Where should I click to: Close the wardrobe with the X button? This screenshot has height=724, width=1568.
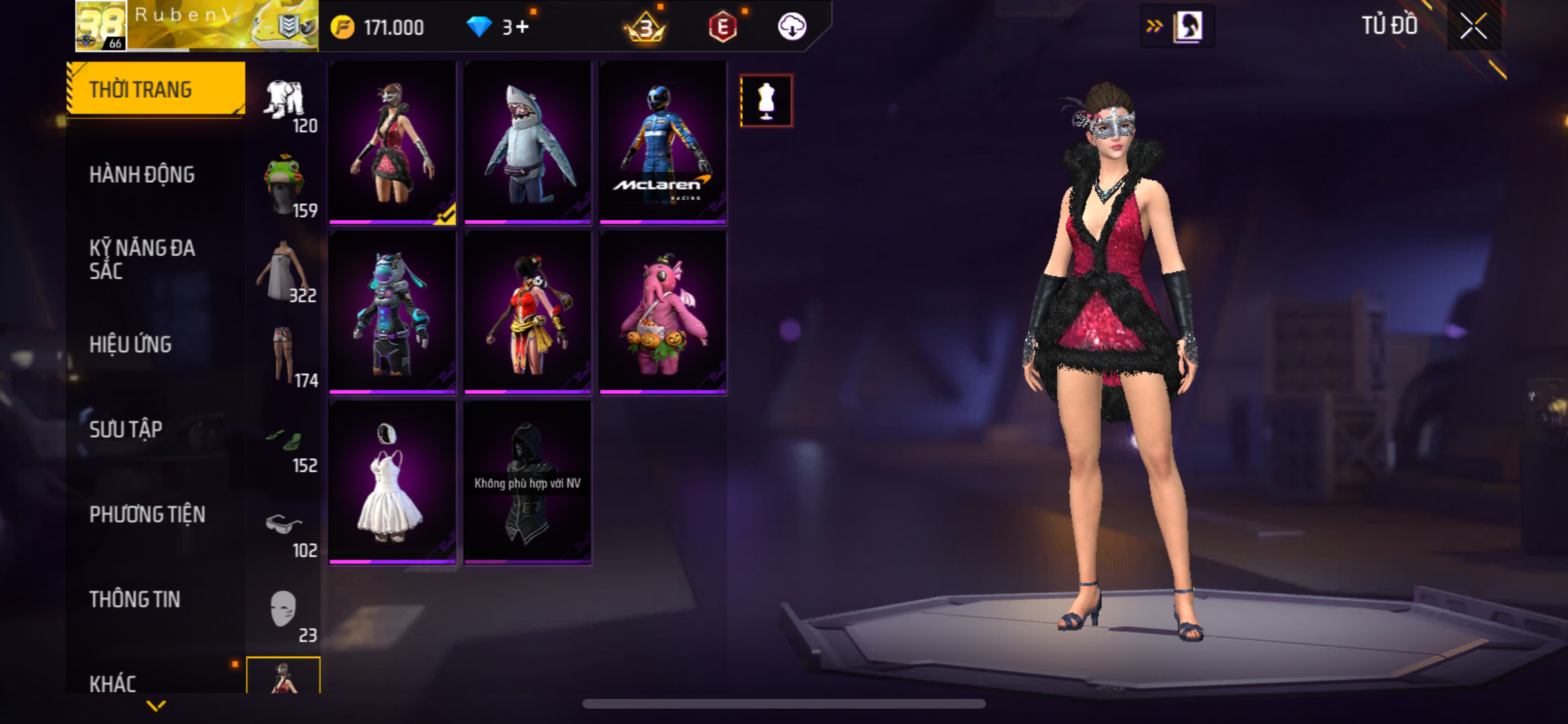tap(1473, 26)
